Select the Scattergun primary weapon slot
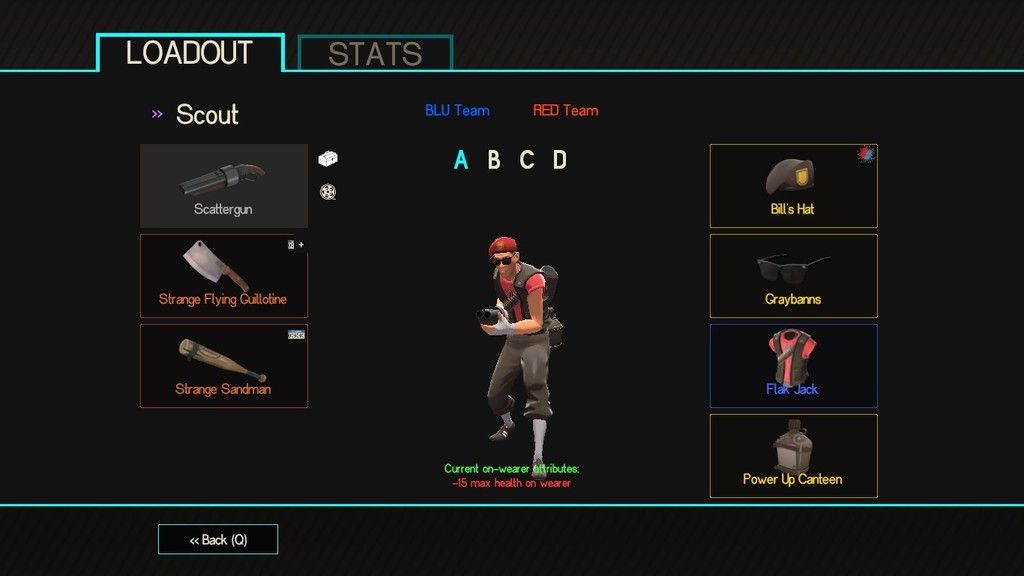Image resolution: width=1024 pixels, height=576 pixels. click(223, 186)
